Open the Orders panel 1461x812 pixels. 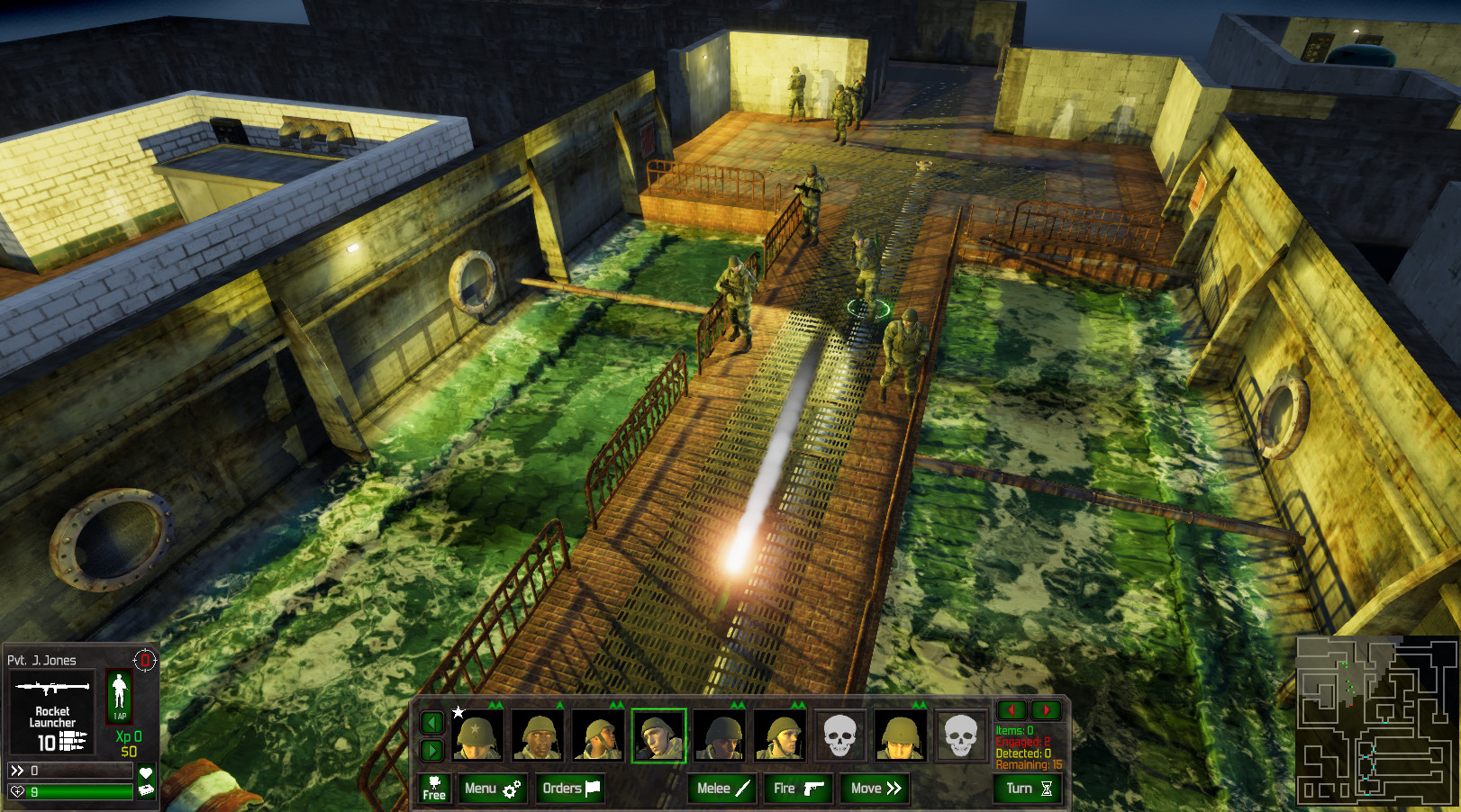(570, 789)
